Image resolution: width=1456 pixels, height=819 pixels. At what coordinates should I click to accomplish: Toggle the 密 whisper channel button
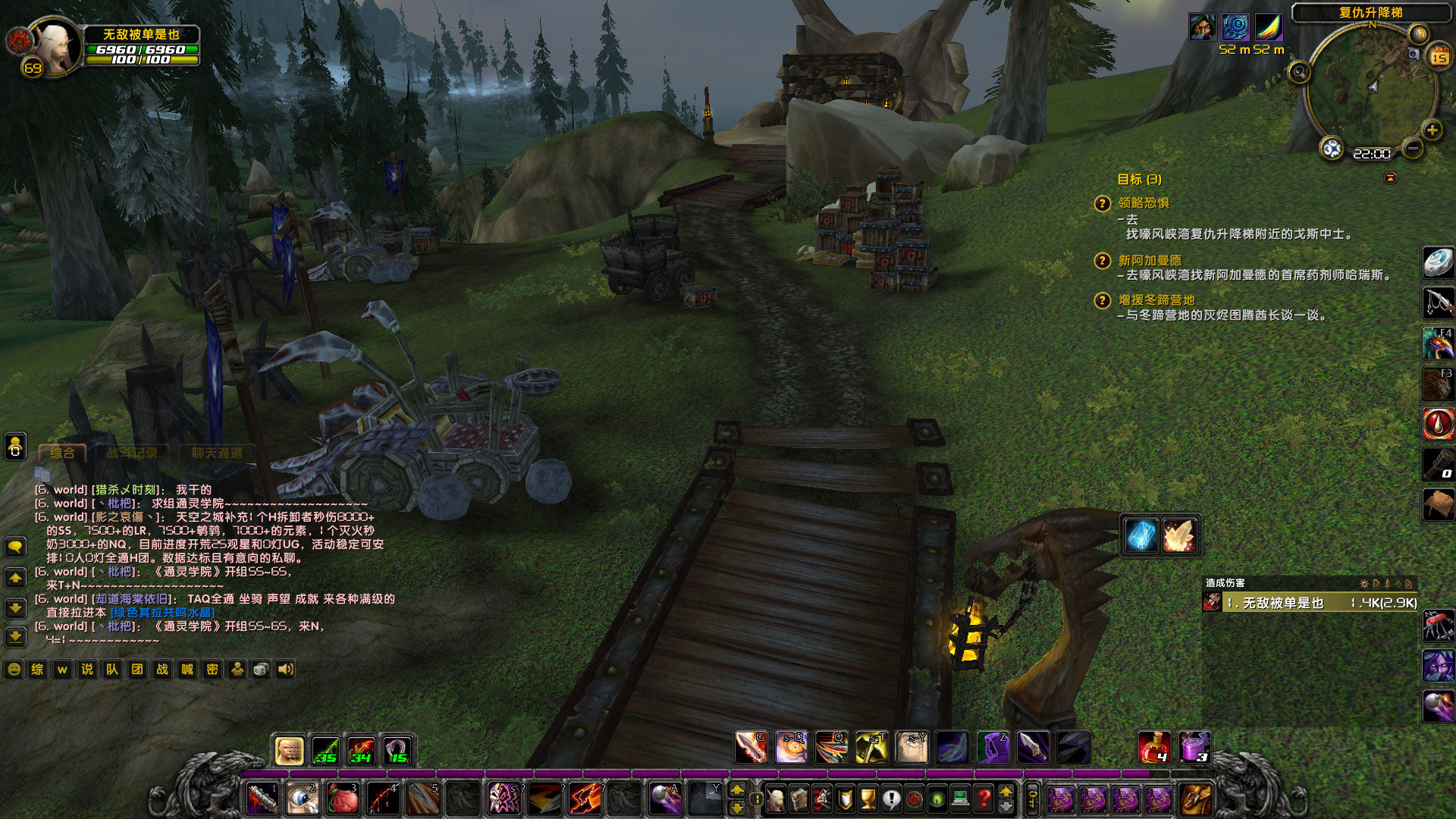click(x=212, y=669)
